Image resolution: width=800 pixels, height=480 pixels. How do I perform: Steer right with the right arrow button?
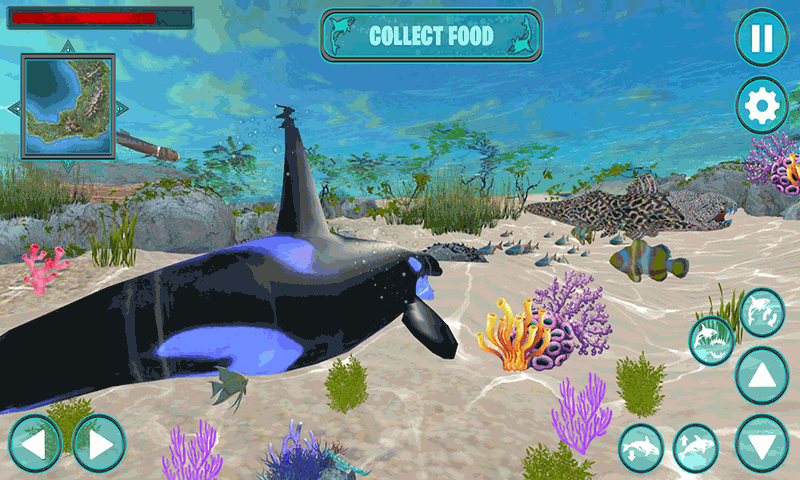point(99,443)
